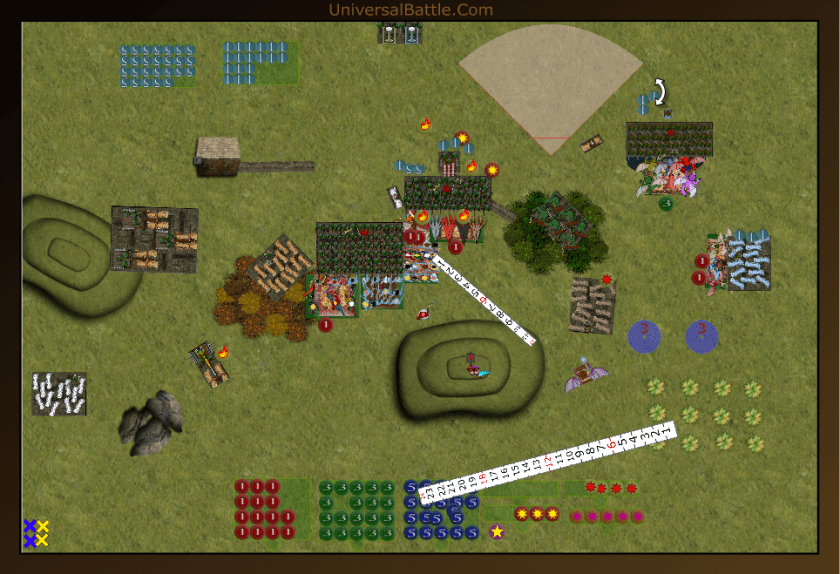Select the red splat marker row
The width and height of the screenshot is (840, 574).
click(610, 488)
